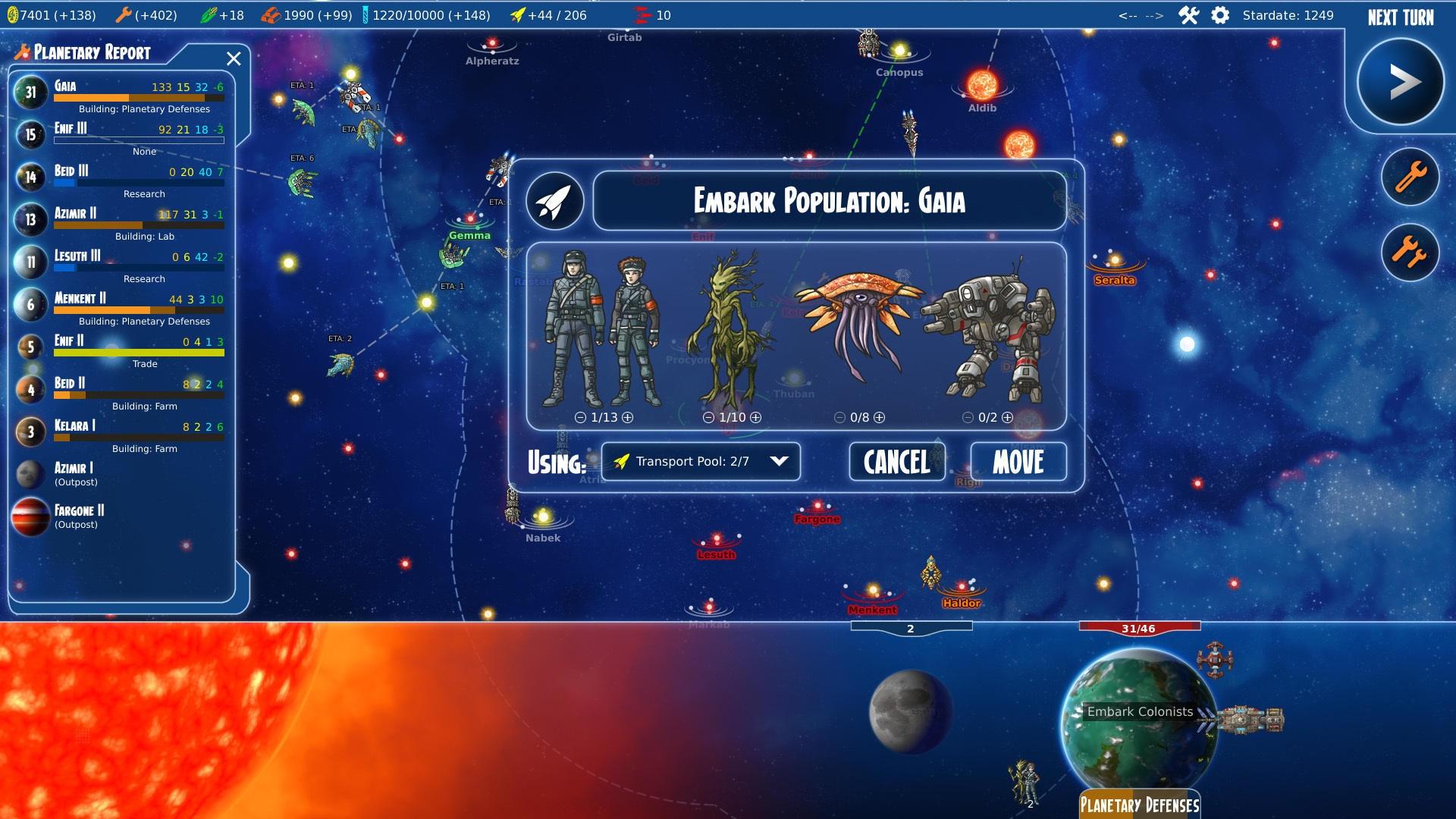
Task: Increase the jellyfish alien count from 0/8
Action: (x=878, y=416)
